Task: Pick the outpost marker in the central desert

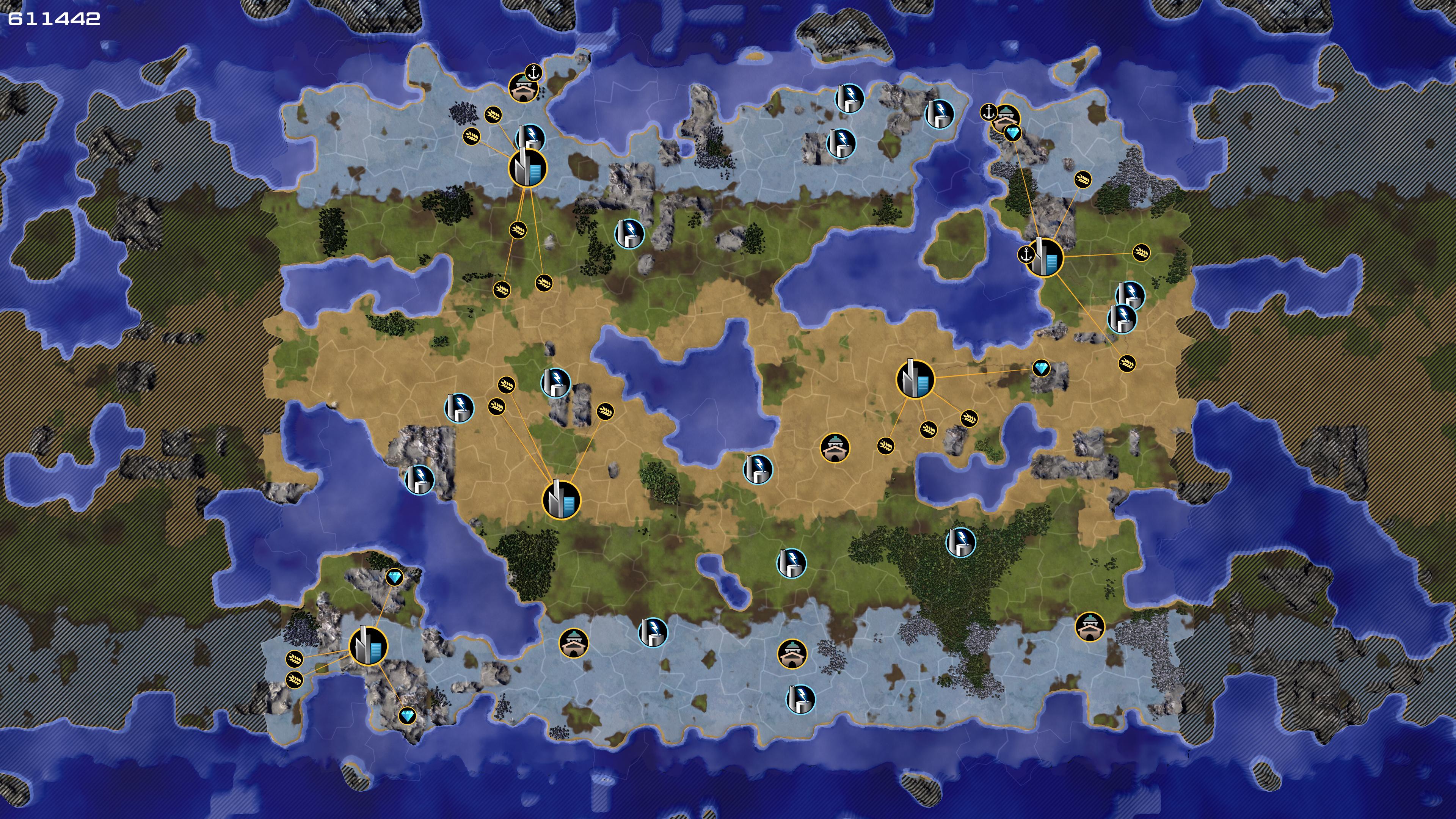Action: [834, 448]
